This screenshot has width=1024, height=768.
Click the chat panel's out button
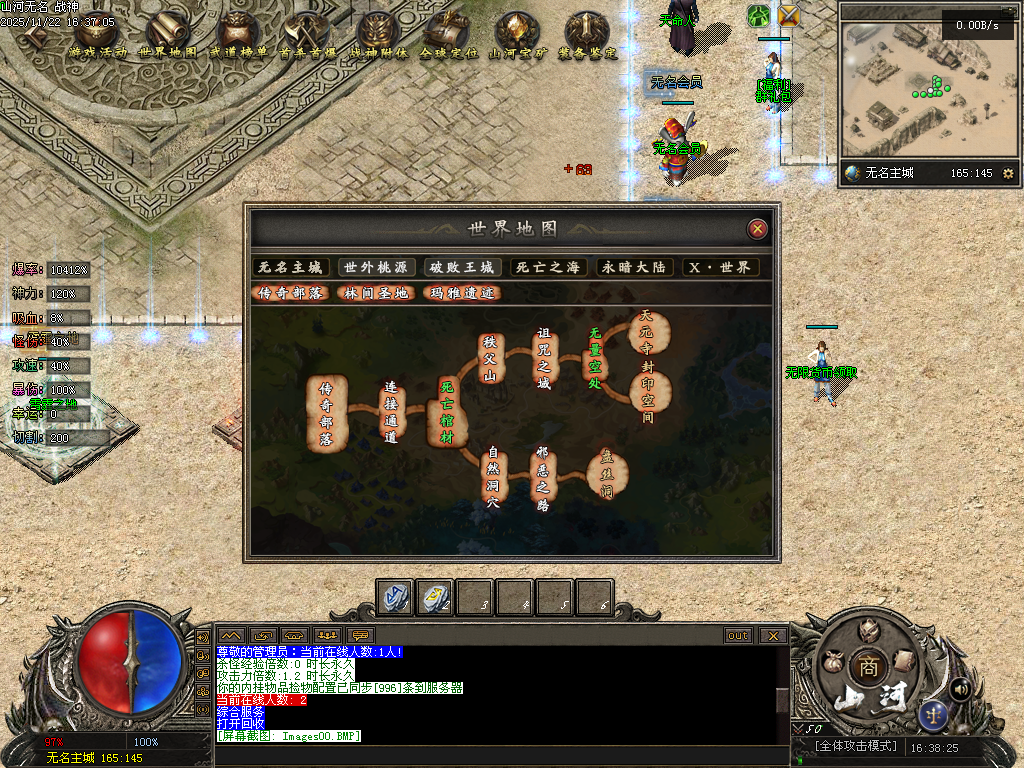[738, 635]
